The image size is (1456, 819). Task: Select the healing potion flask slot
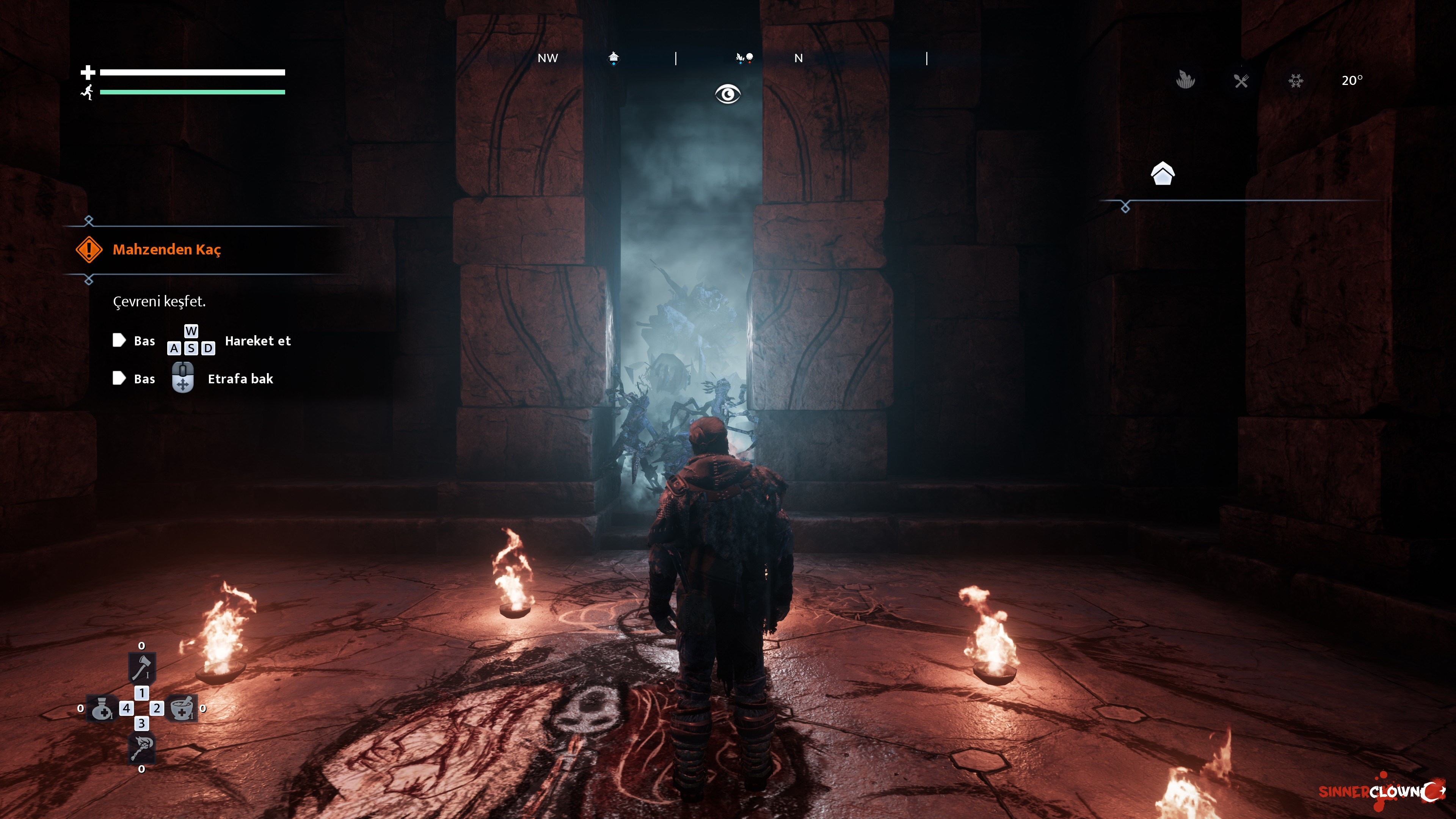click(102, 708)
